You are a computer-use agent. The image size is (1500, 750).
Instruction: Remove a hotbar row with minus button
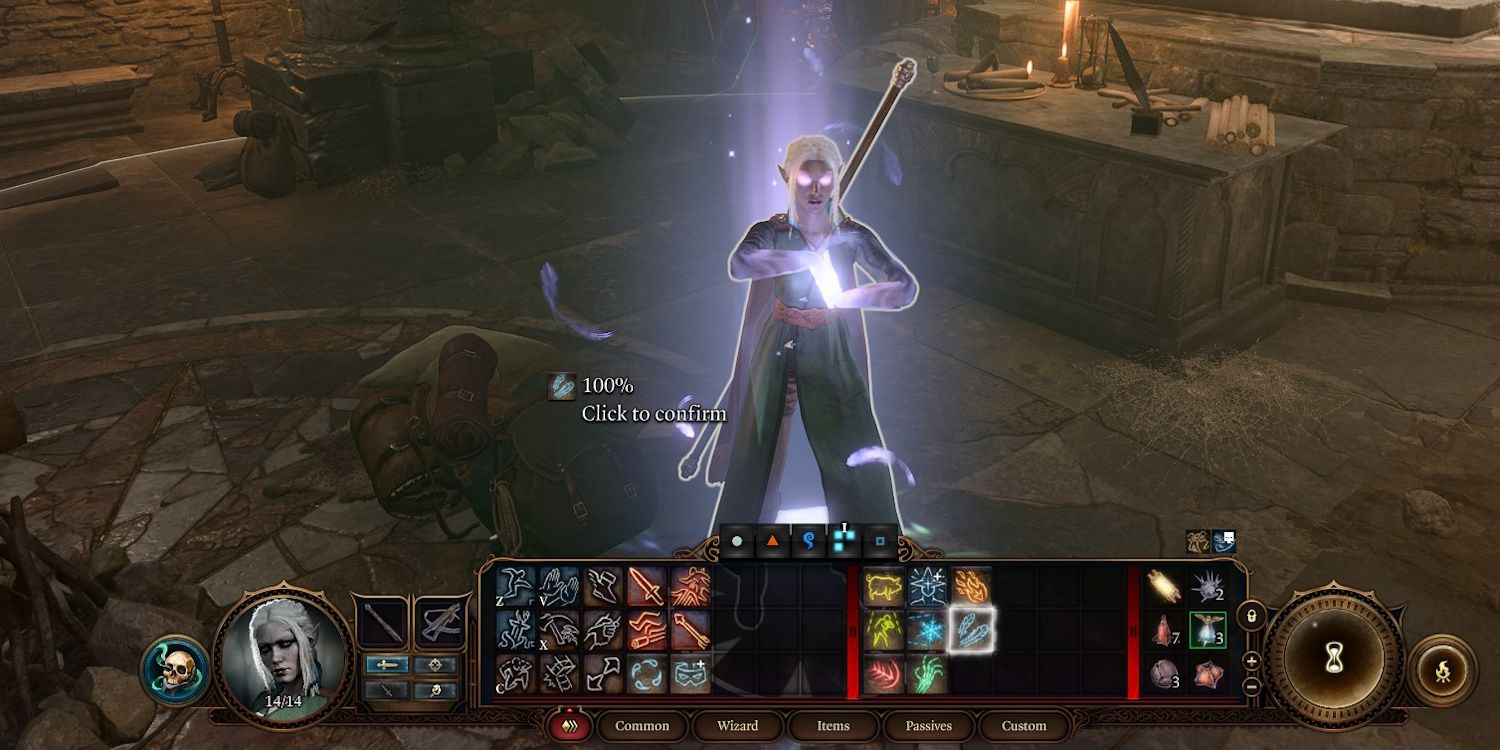(1251, 686)
